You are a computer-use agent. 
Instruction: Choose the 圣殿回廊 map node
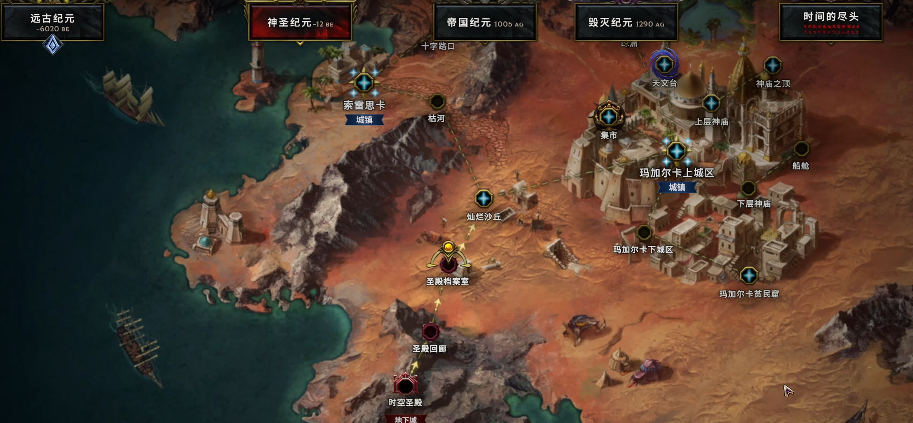pyautogui.click(x=430, y=331)
